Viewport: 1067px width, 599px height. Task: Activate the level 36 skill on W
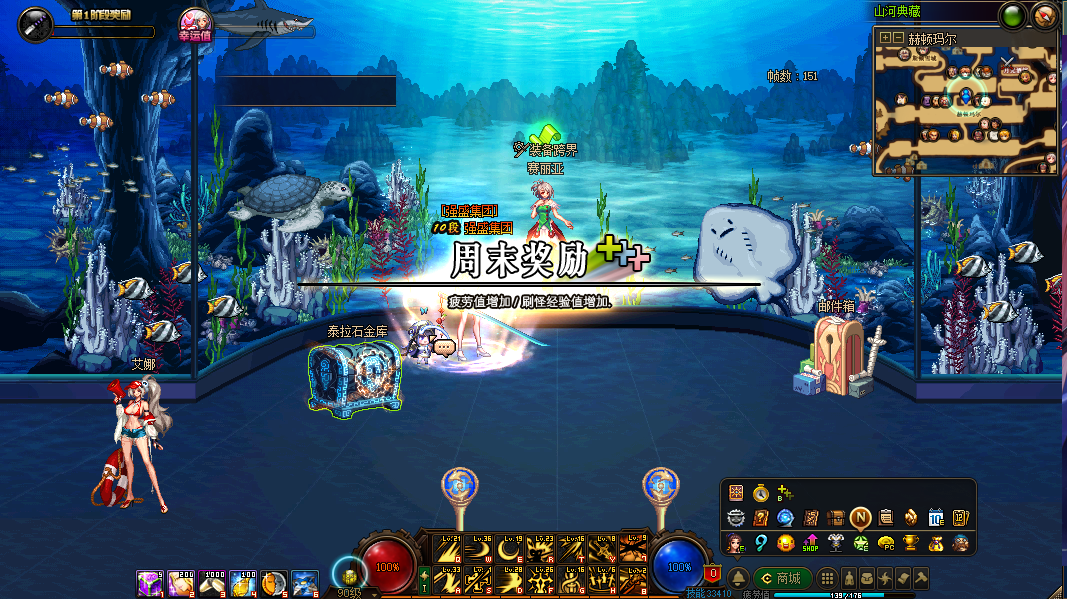pyautogui.click(x=479, y=549)
